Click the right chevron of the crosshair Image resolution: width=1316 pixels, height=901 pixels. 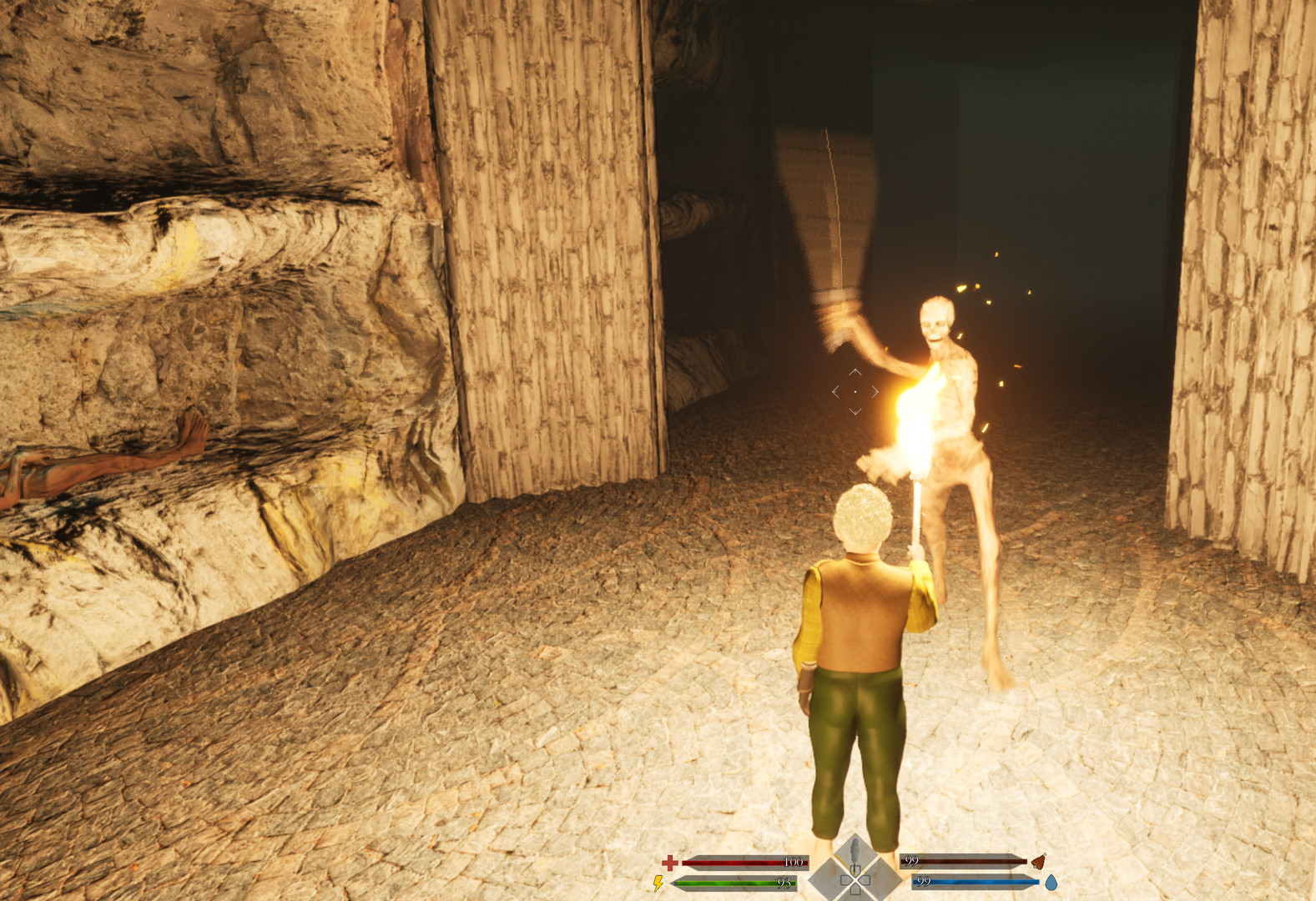tap(875, 392)
